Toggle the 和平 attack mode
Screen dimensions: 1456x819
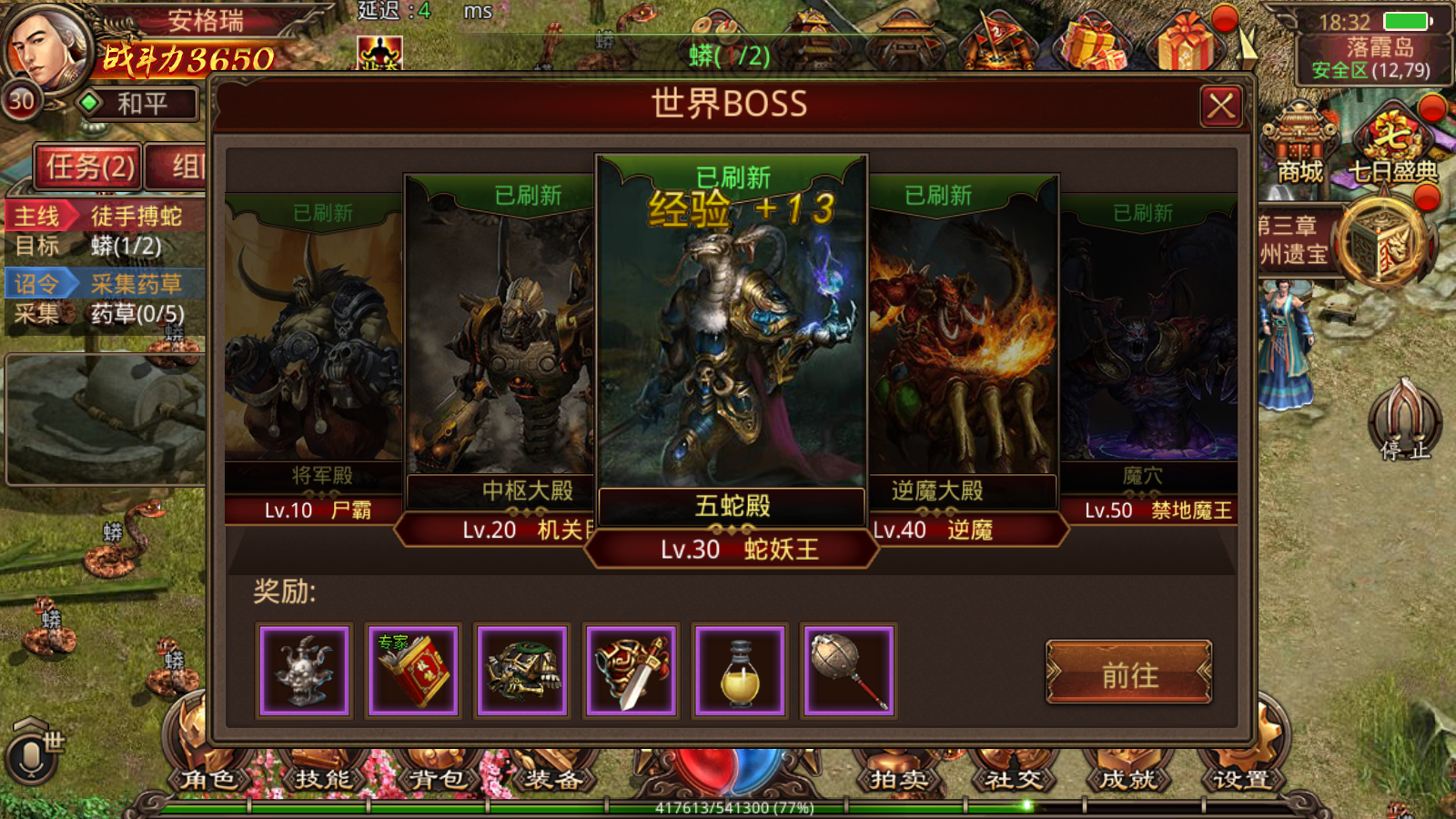pos(139,104)
